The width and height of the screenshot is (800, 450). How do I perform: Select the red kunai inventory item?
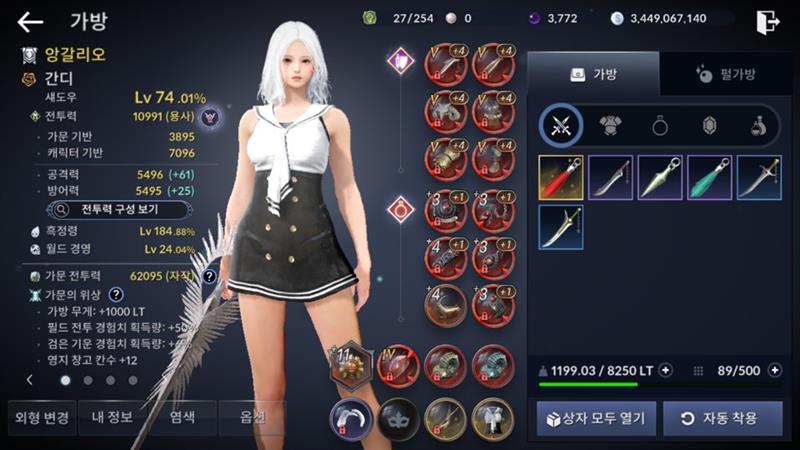561,177
